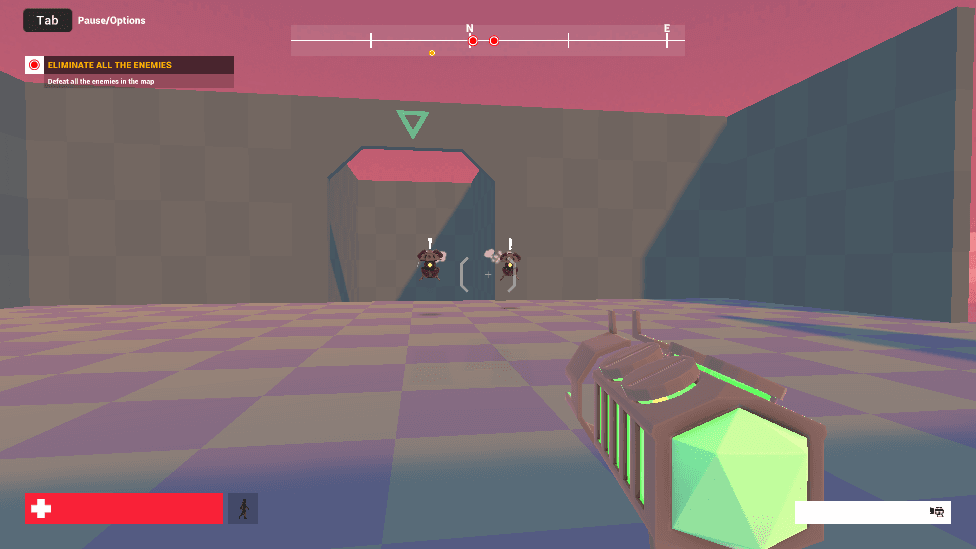This screenshot has height=549, width=976.
Task: Select the weapon icon beside ammo bar
Action: (937, 511)
